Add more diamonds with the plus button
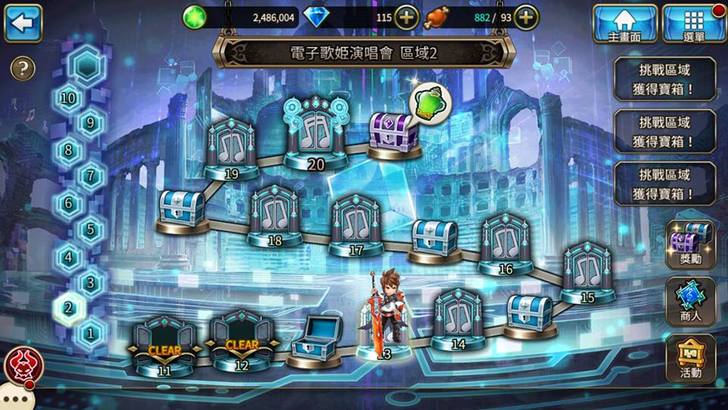Image resolution: width=728 pixels, height=410 pixels. (x=407, y=17)
